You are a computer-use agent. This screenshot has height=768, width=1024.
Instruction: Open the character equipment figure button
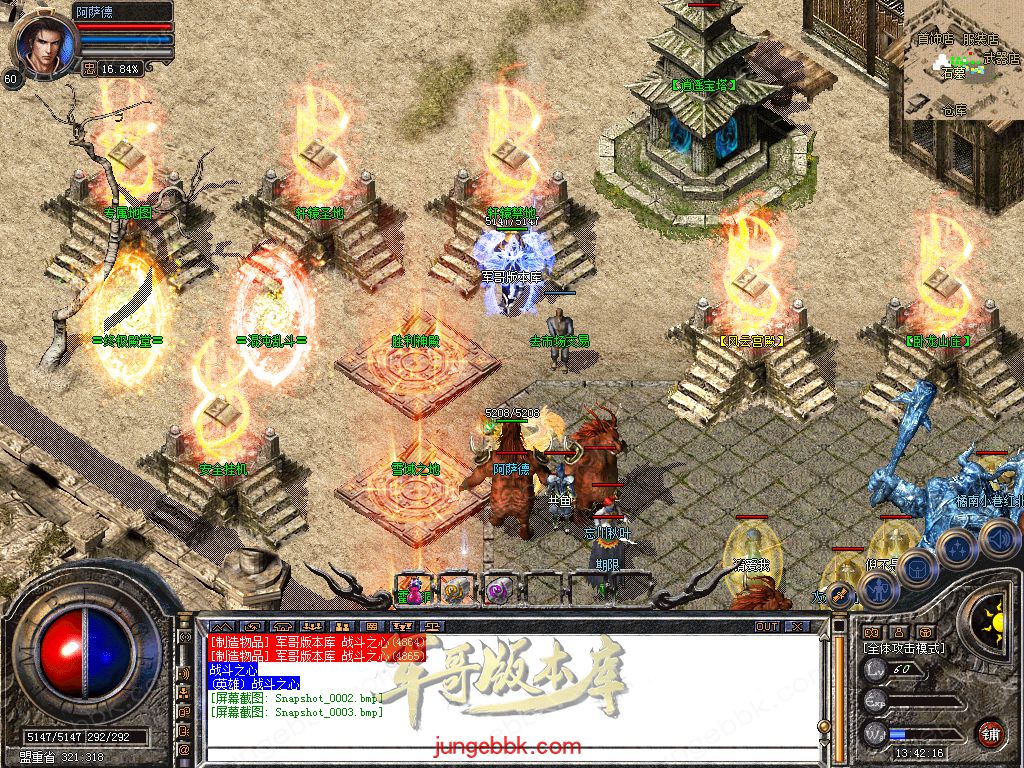coord(878,590)
